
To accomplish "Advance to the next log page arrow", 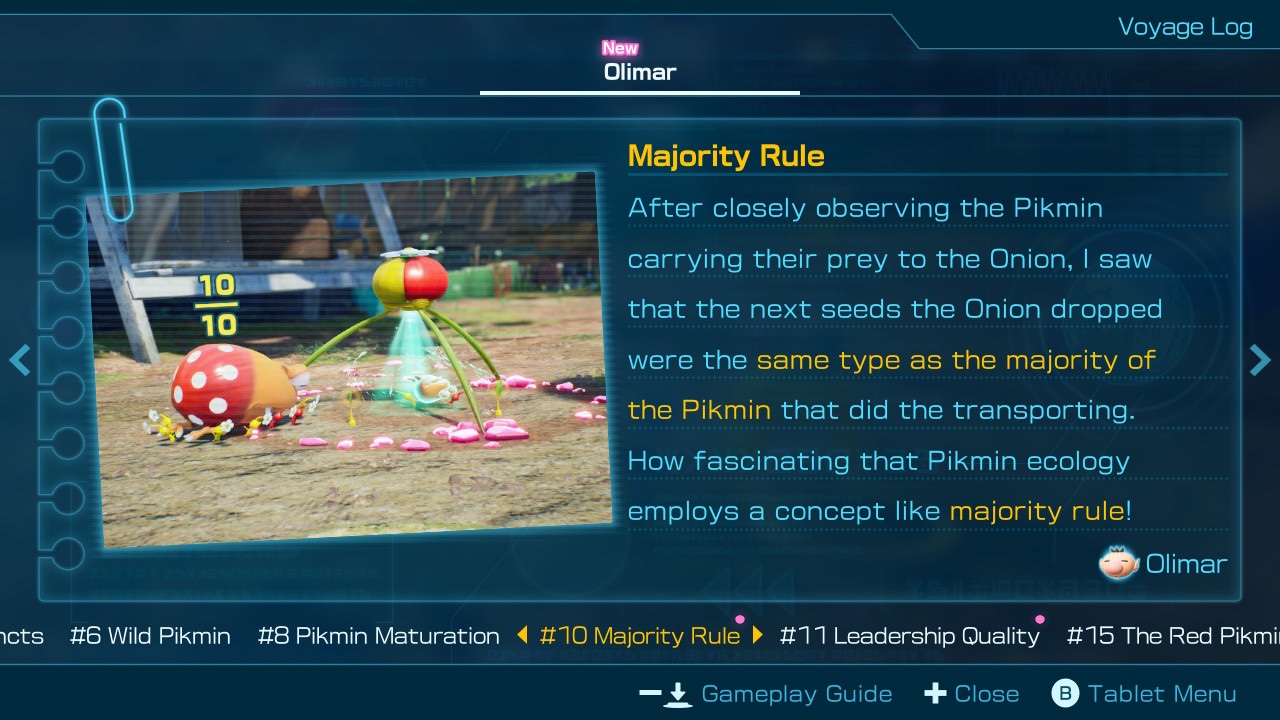I will [x=1260, y=360].
